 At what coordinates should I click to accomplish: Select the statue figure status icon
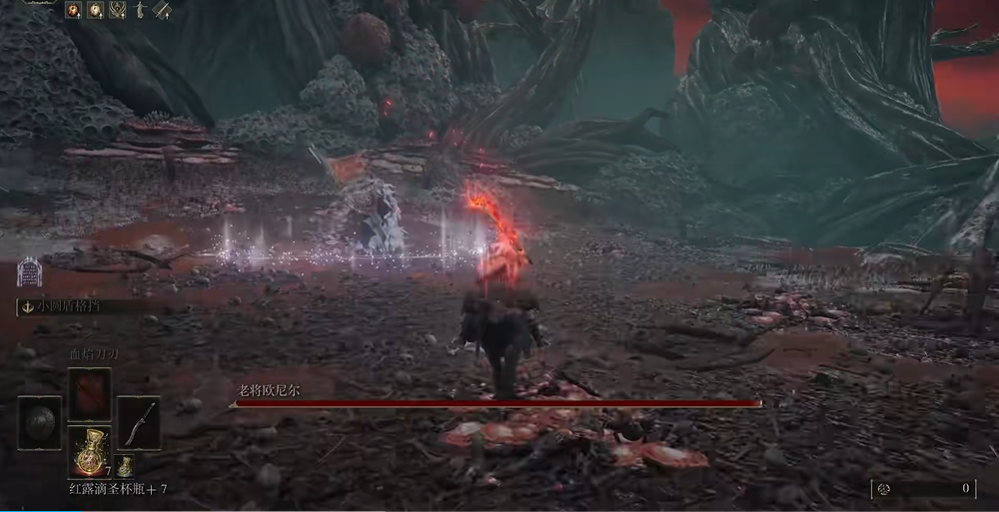(x=140, y=10)
